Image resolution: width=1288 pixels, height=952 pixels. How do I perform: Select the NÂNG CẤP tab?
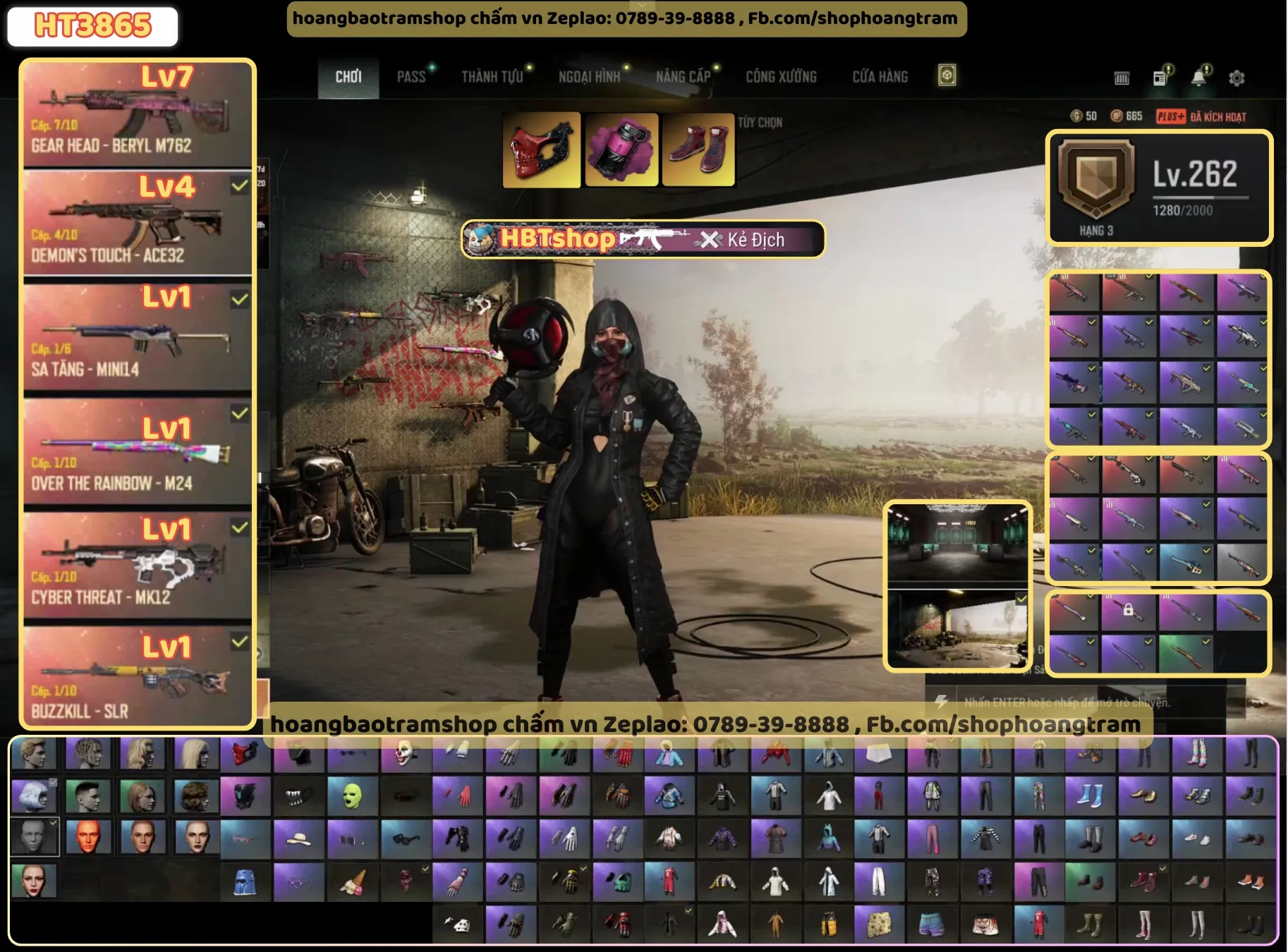(x=683, y=77)
